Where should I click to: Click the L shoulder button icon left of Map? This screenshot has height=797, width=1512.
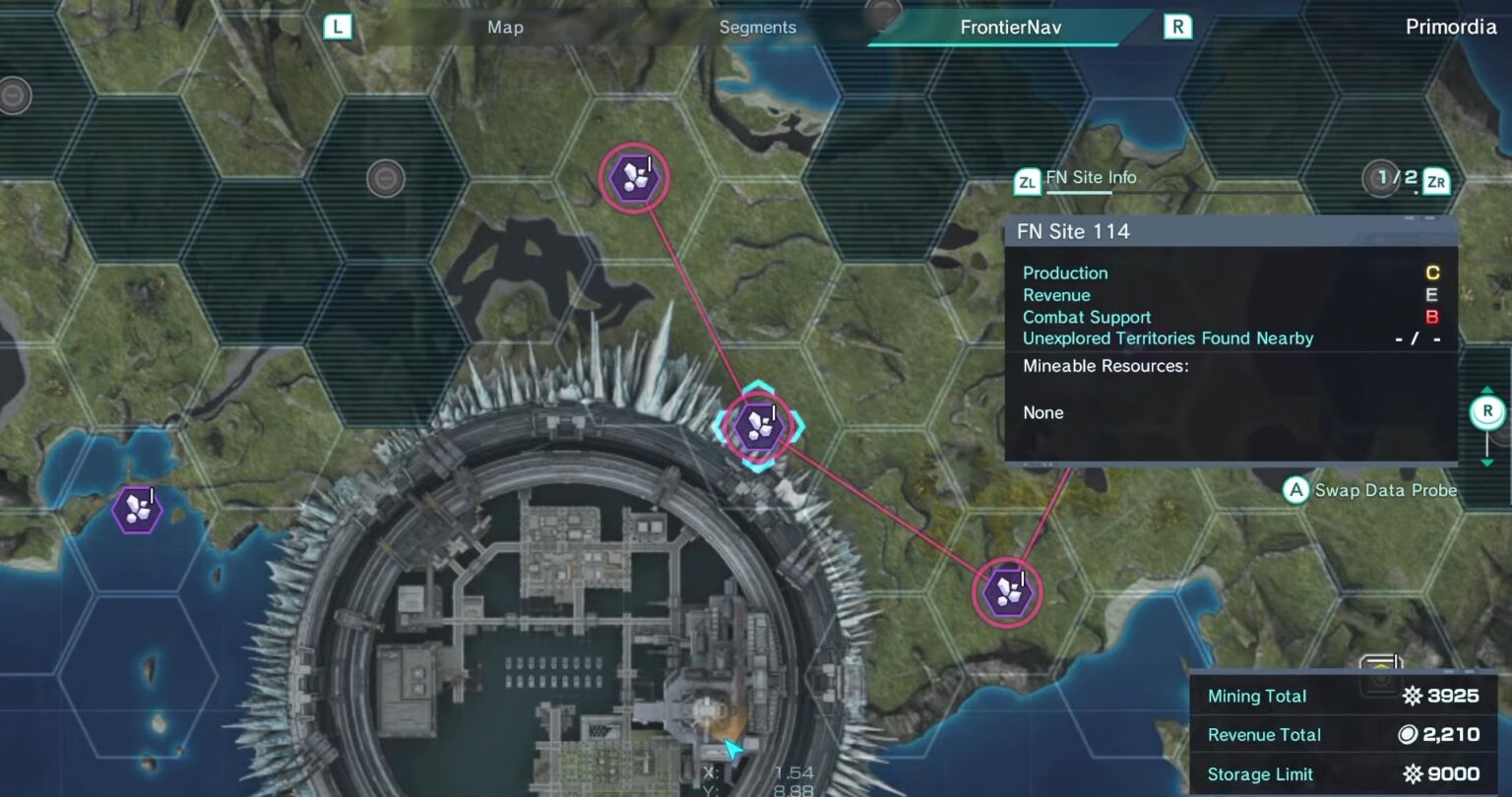(337, 27)
